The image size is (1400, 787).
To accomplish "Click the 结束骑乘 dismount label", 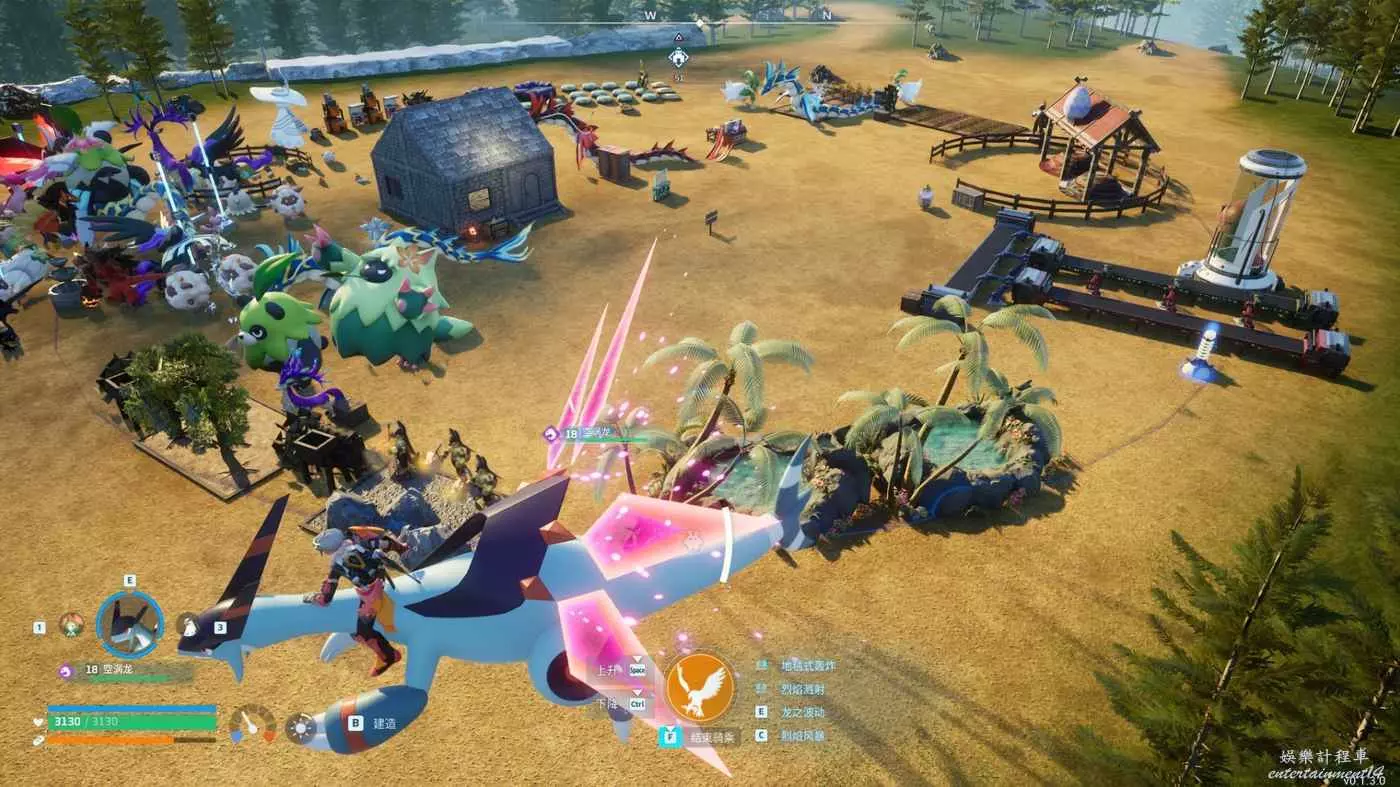I will (714, 737).
